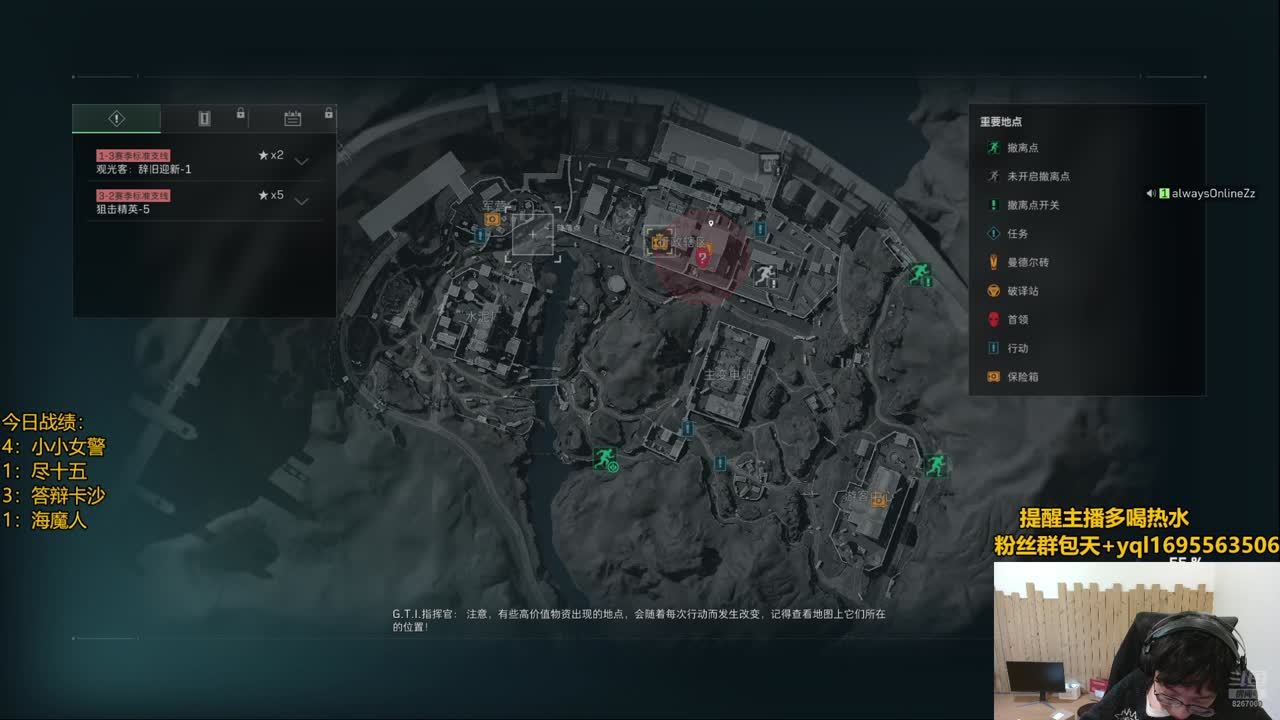Select the active missions tab with exclamation icon
1280x720 pixels.
pos(116,119)
